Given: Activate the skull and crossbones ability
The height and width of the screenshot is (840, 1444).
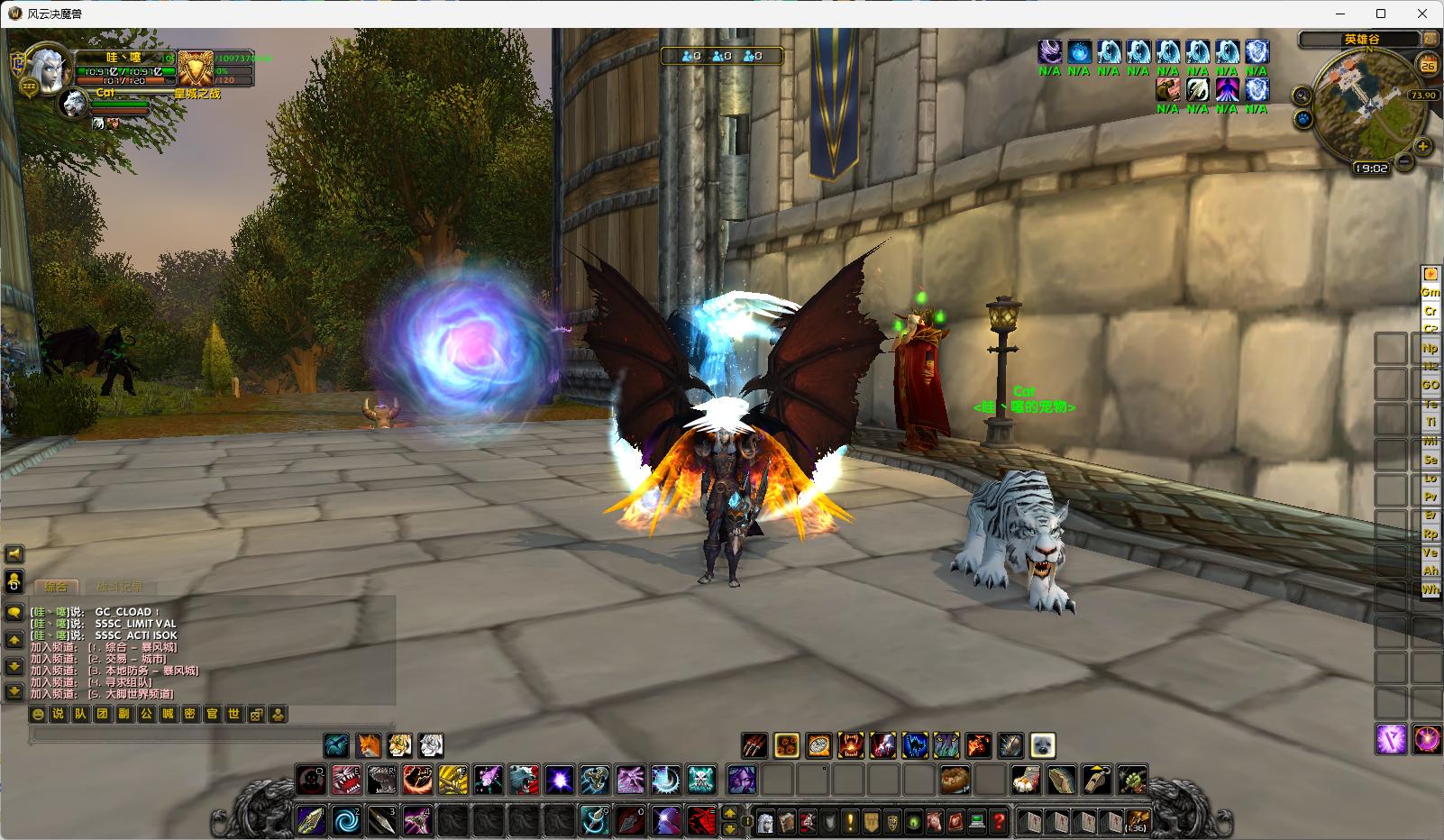Looking at the screenshot, I should 700,779.
